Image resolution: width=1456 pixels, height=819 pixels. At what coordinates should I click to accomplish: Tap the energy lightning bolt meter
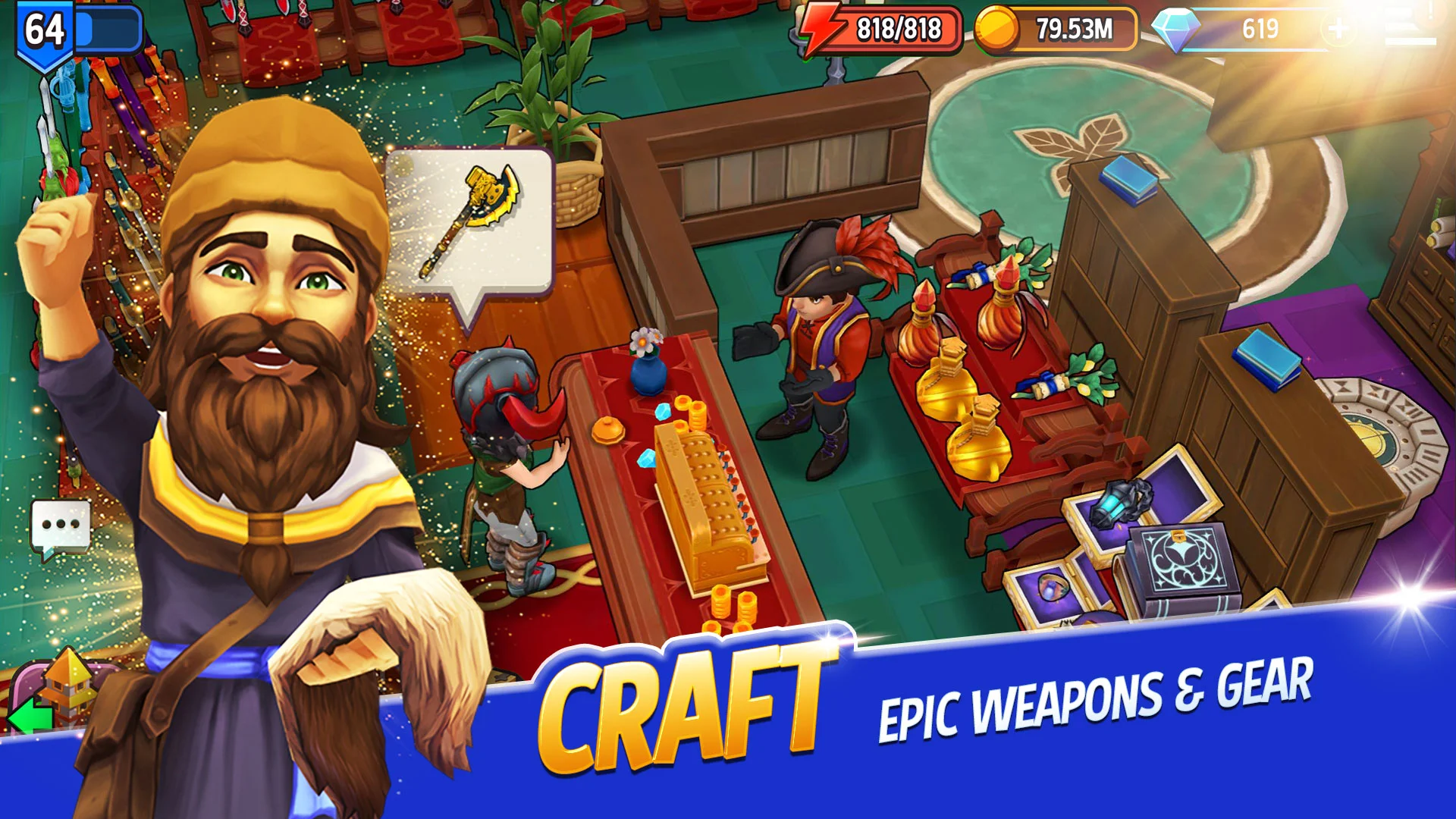click(823, 27)
